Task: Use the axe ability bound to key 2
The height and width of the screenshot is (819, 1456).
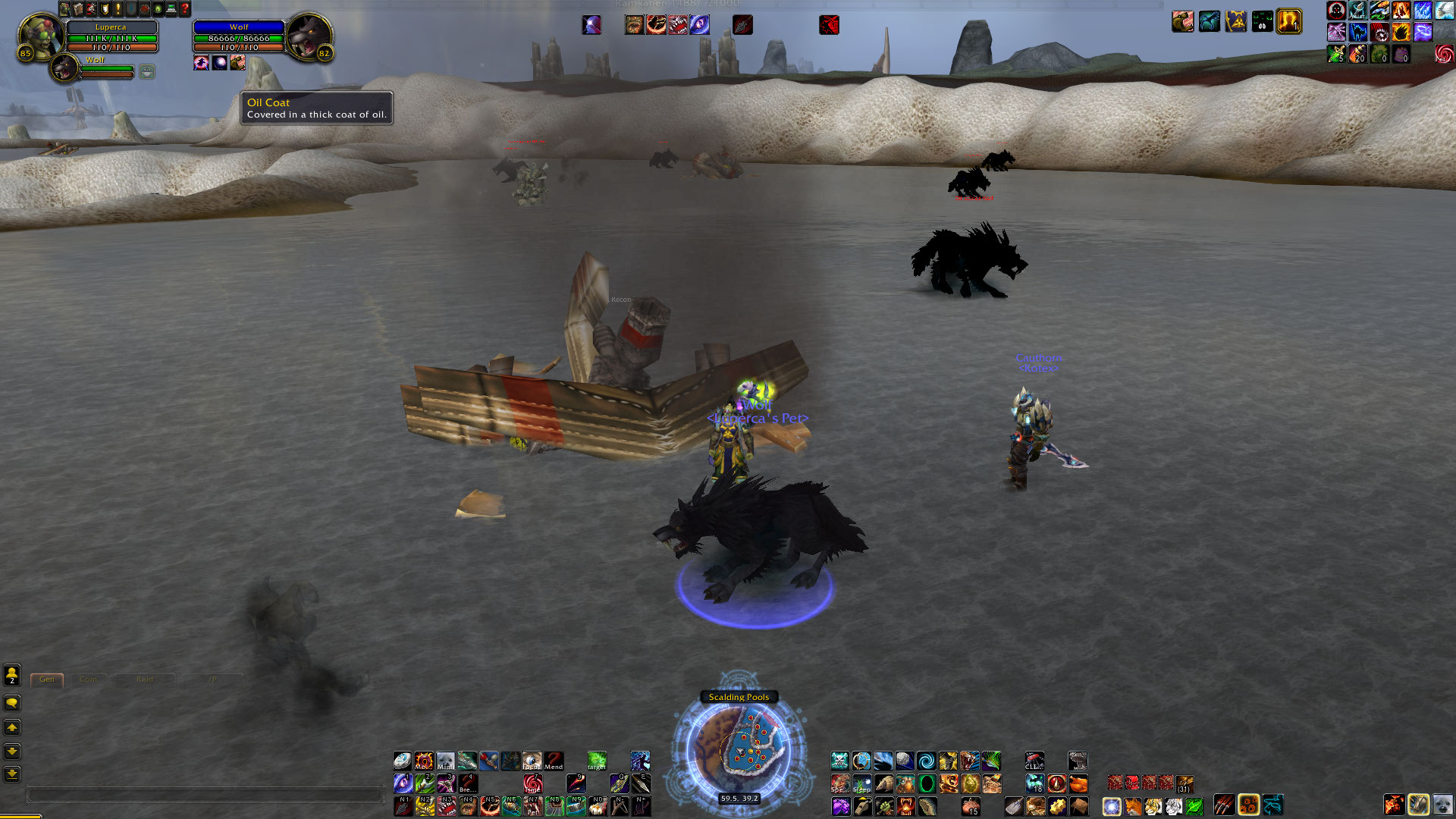Action: [x=425, y=783]
